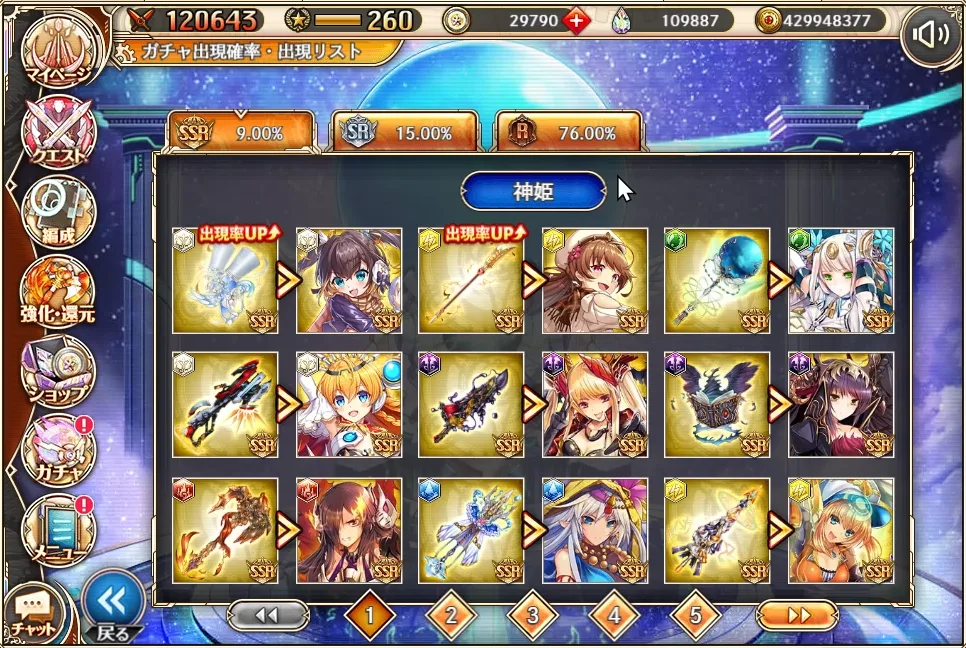The height and width of the screenshot is (648, 966).
Task: Click the 神姫 category button
Action: point(533,190)
